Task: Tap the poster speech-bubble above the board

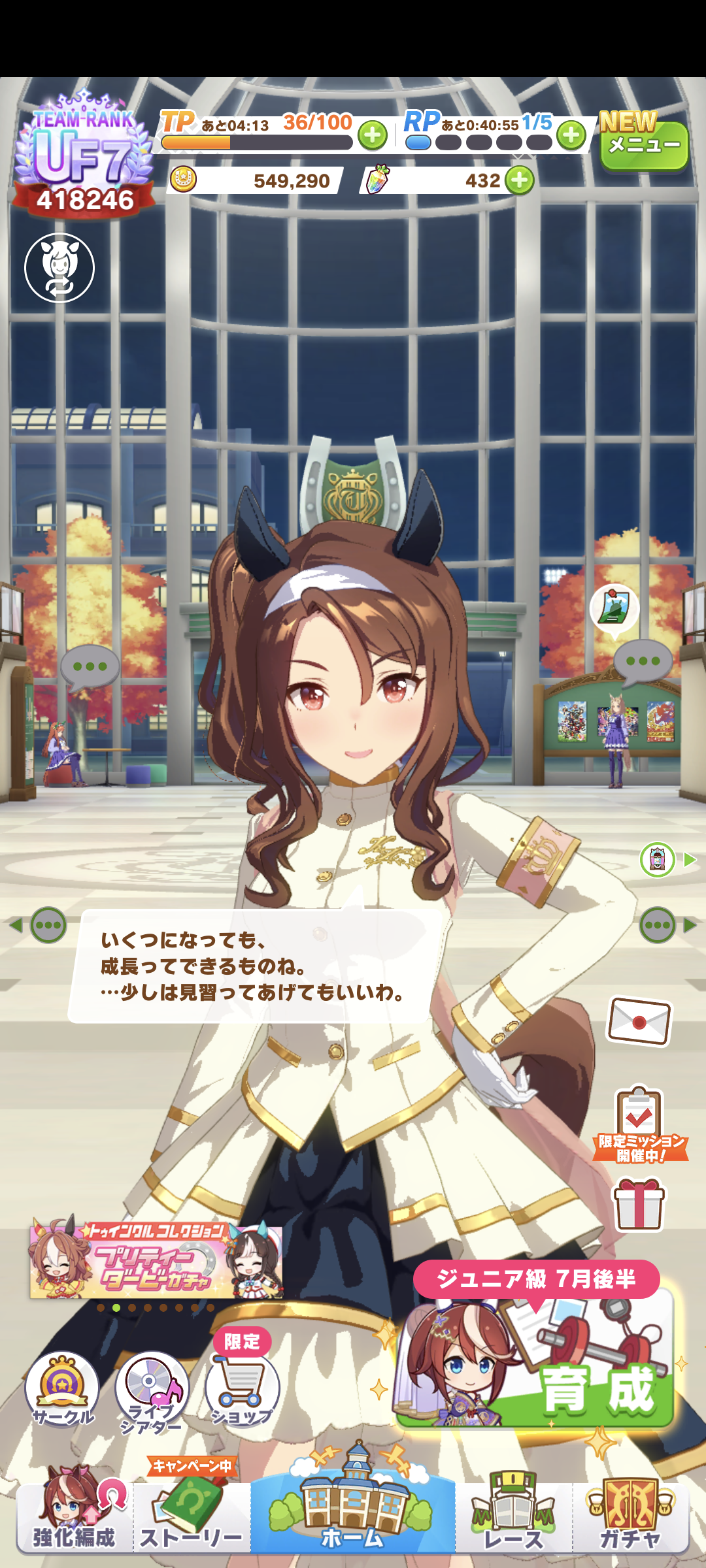Action: [x=614, y=609]
